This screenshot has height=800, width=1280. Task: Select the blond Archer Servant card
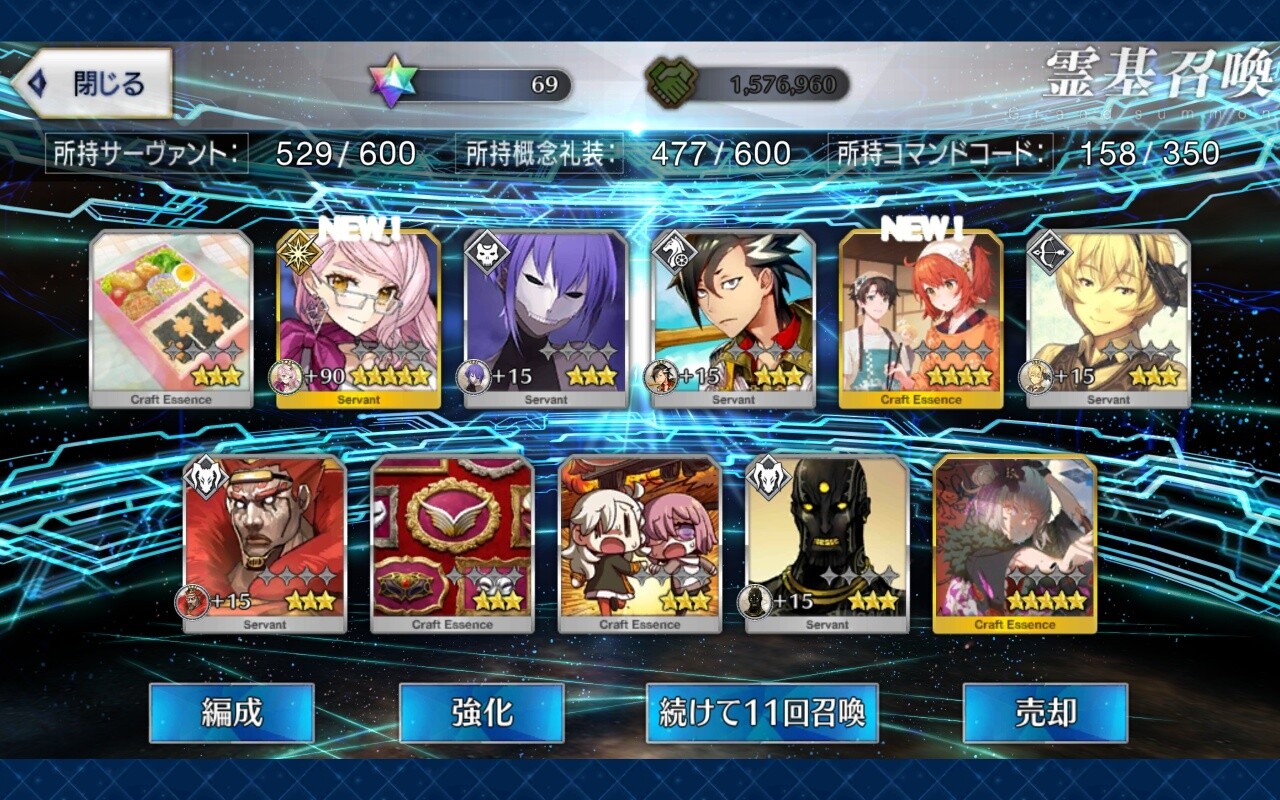click(x=1108, y=319)
